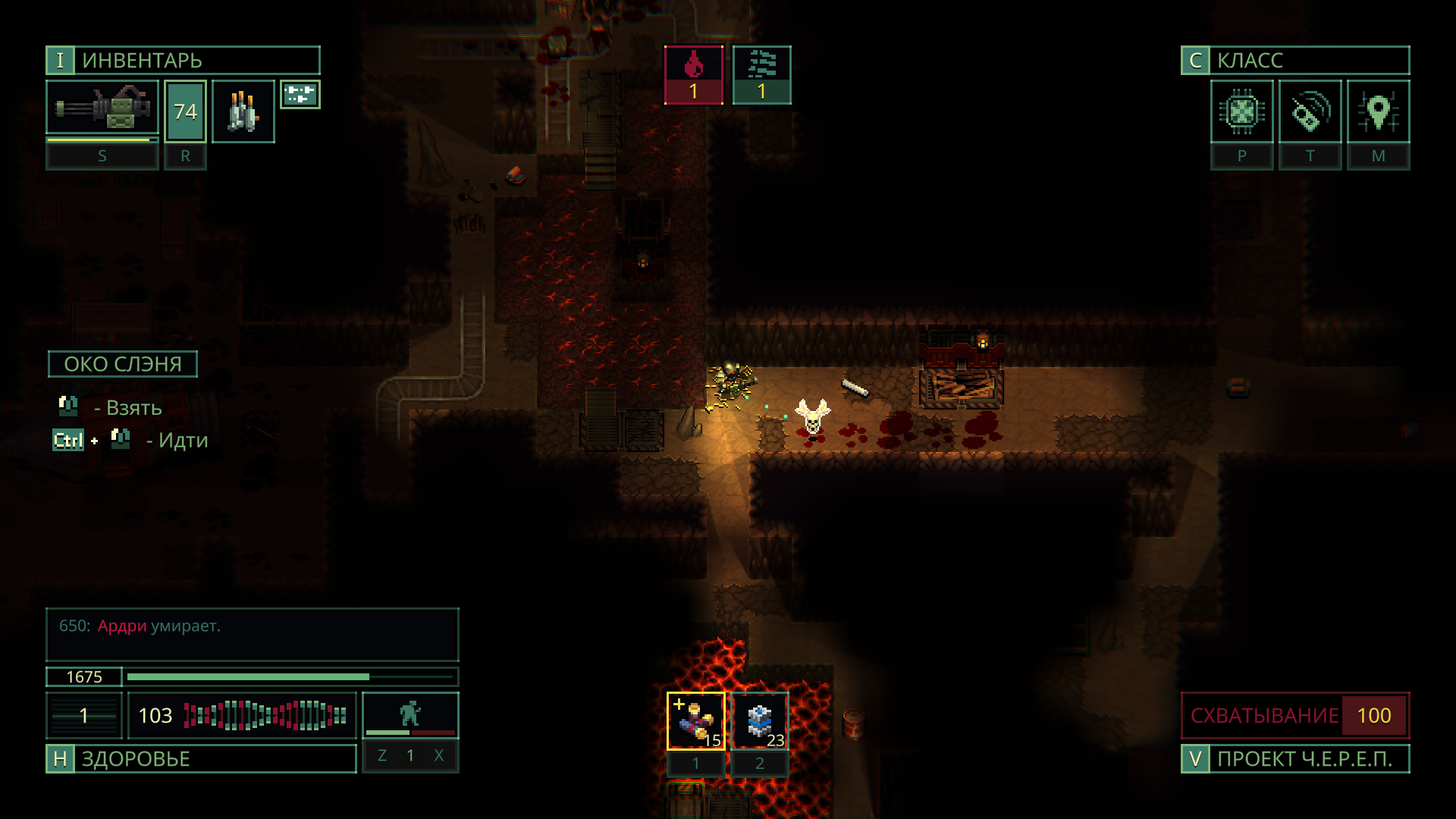This screenshot has width=1456, height=819.
Task: Open the КЛАСС class panel
Action: point(1294,61)
